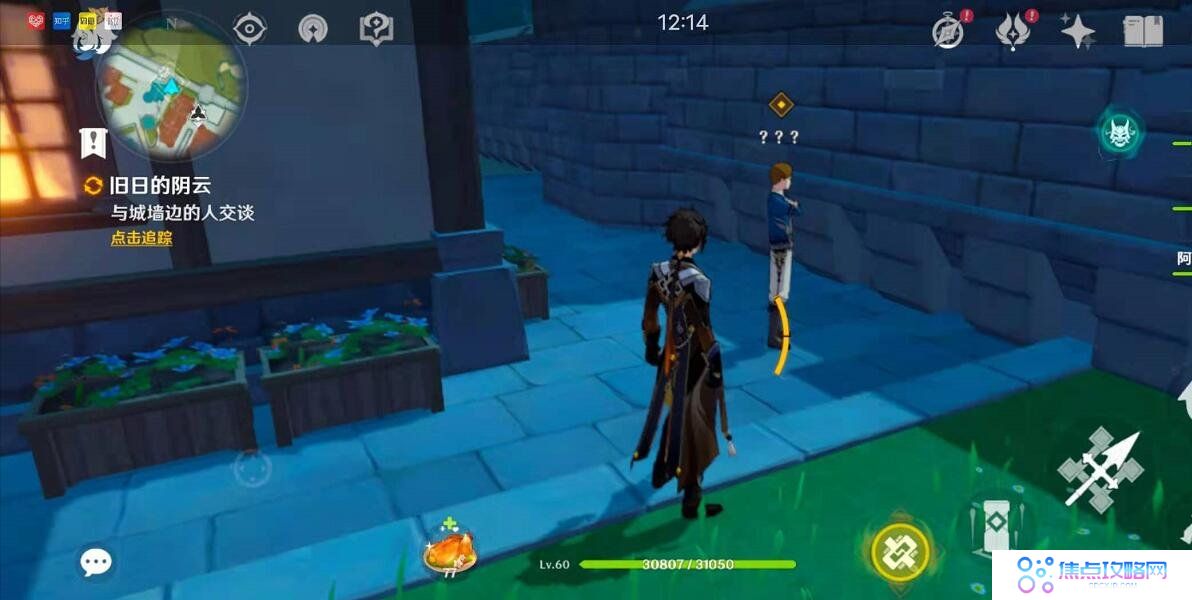1192x600 pixels.
Task: Select the 旧日的阴云 quest title
Action: (x=160, y=186)
